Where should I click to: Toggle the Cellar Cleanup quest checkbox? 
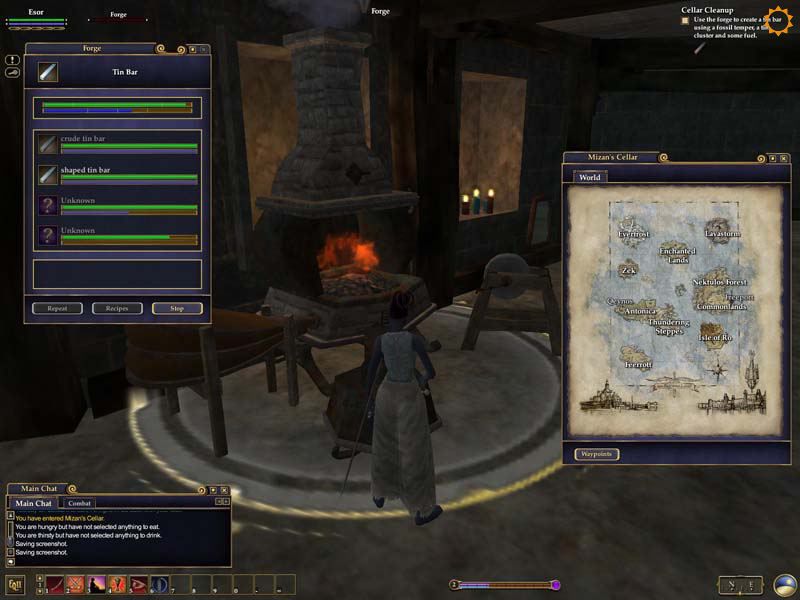pos(685,20)
